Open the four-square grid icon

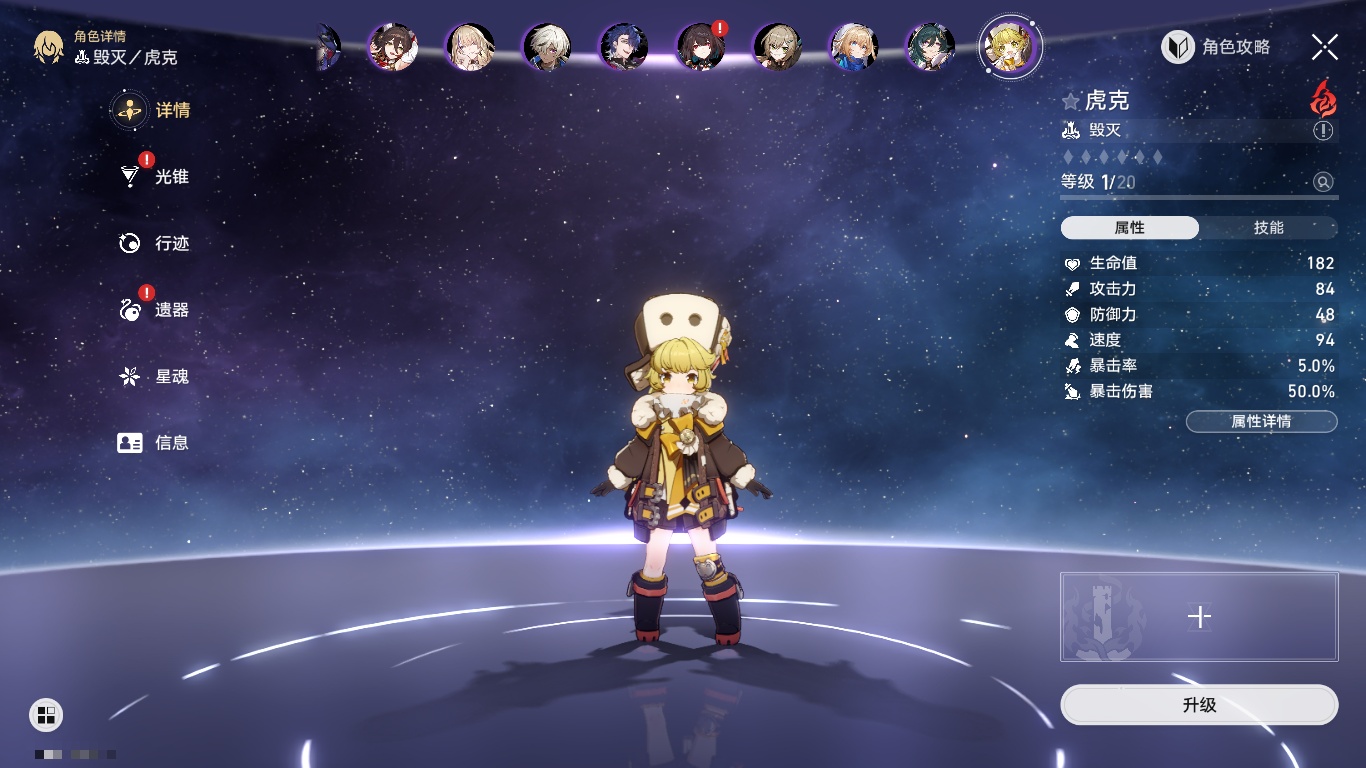(46, 714)
